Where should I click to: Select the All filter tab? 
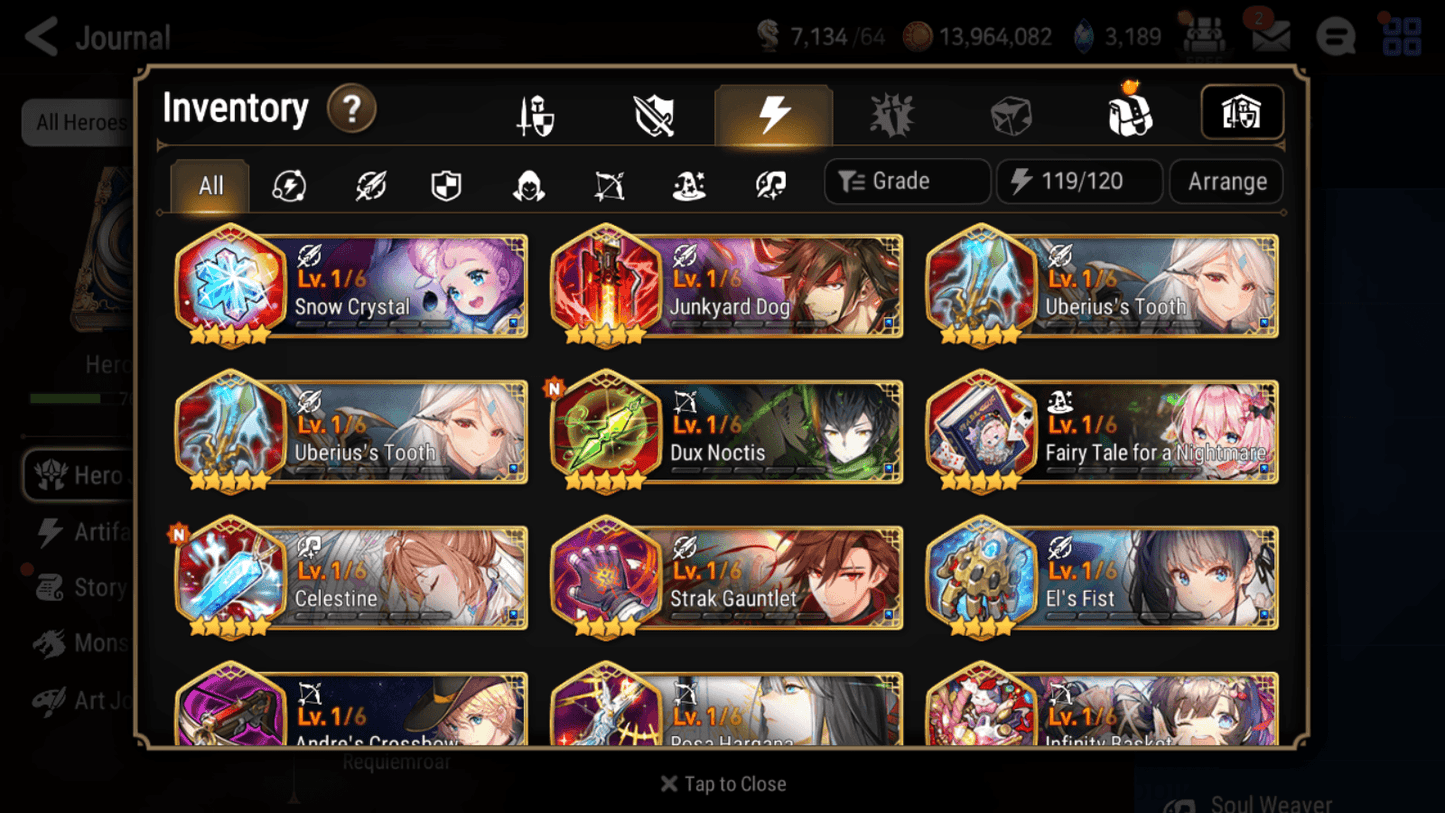click(x=209, y=185)
